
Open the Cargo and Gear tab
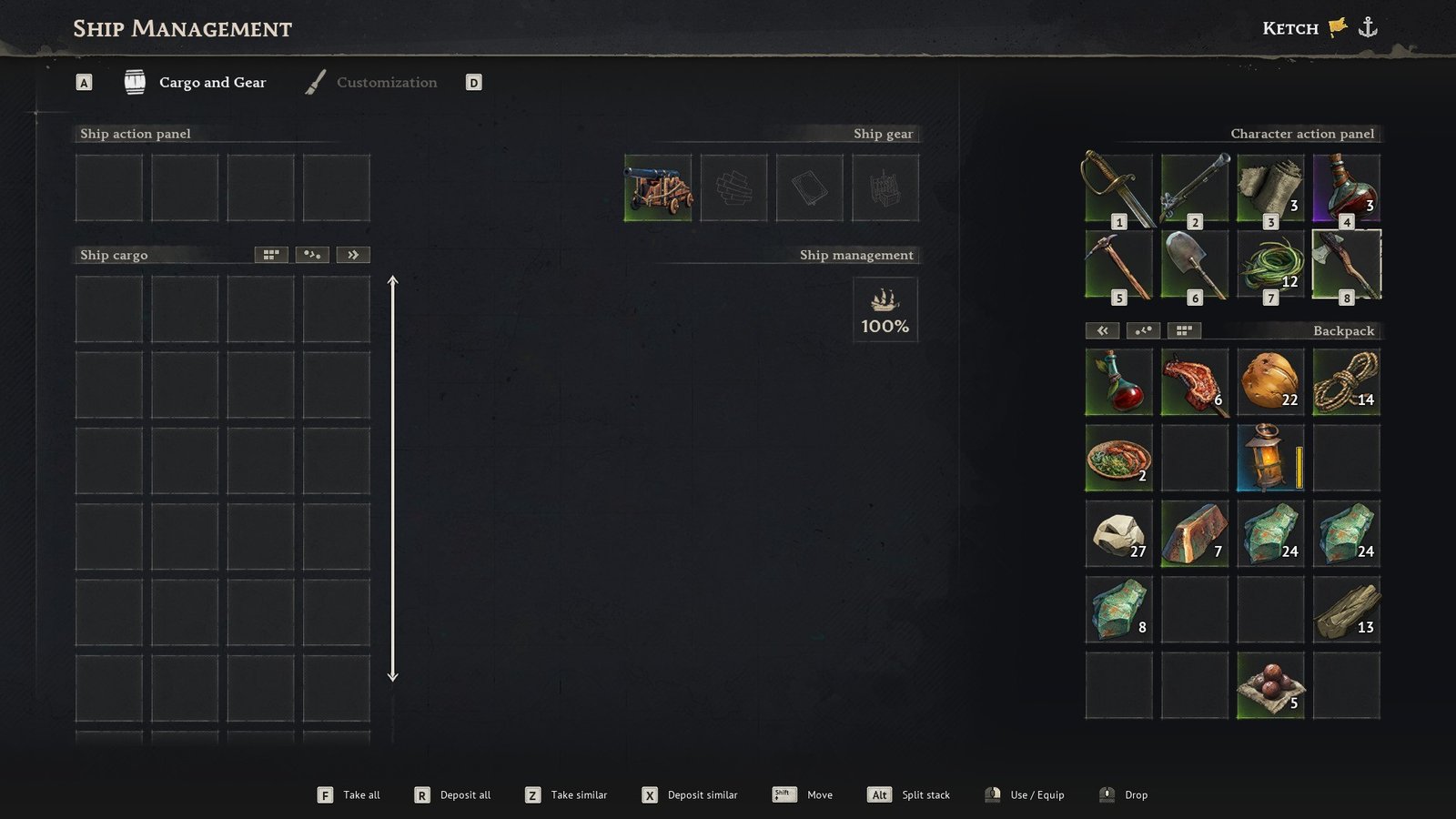tap(211, 83)
